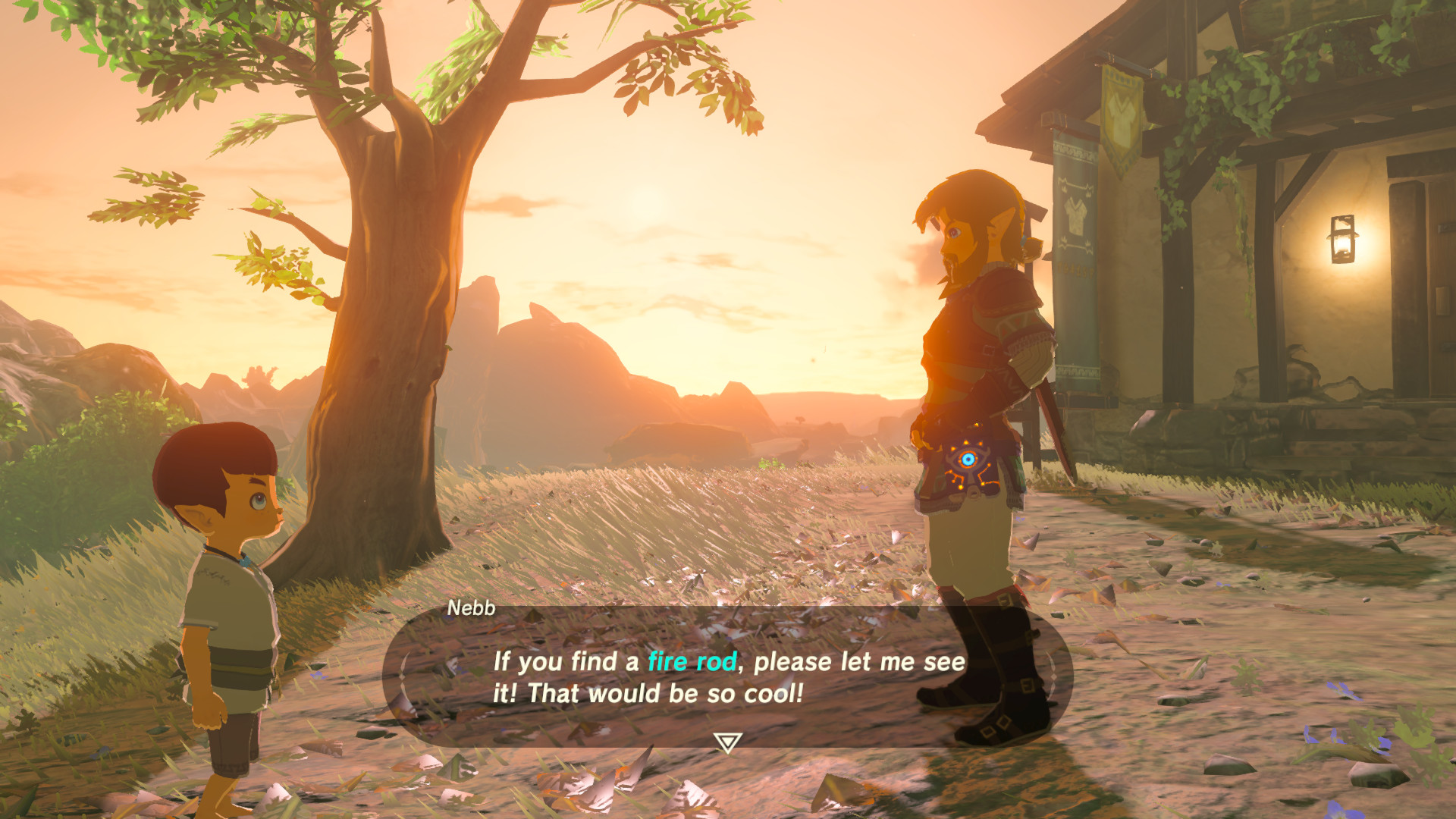1456x819 pixels.
Task: Select the highlighted fire rod text
Action: point(692,661)
